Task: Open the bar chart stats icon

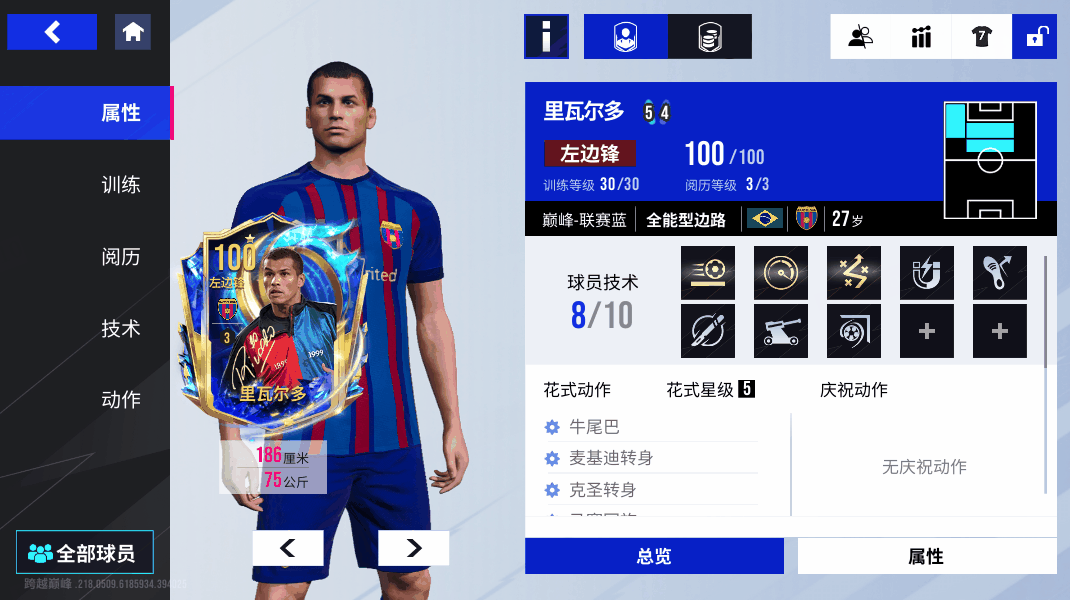Action: [921, 37]
